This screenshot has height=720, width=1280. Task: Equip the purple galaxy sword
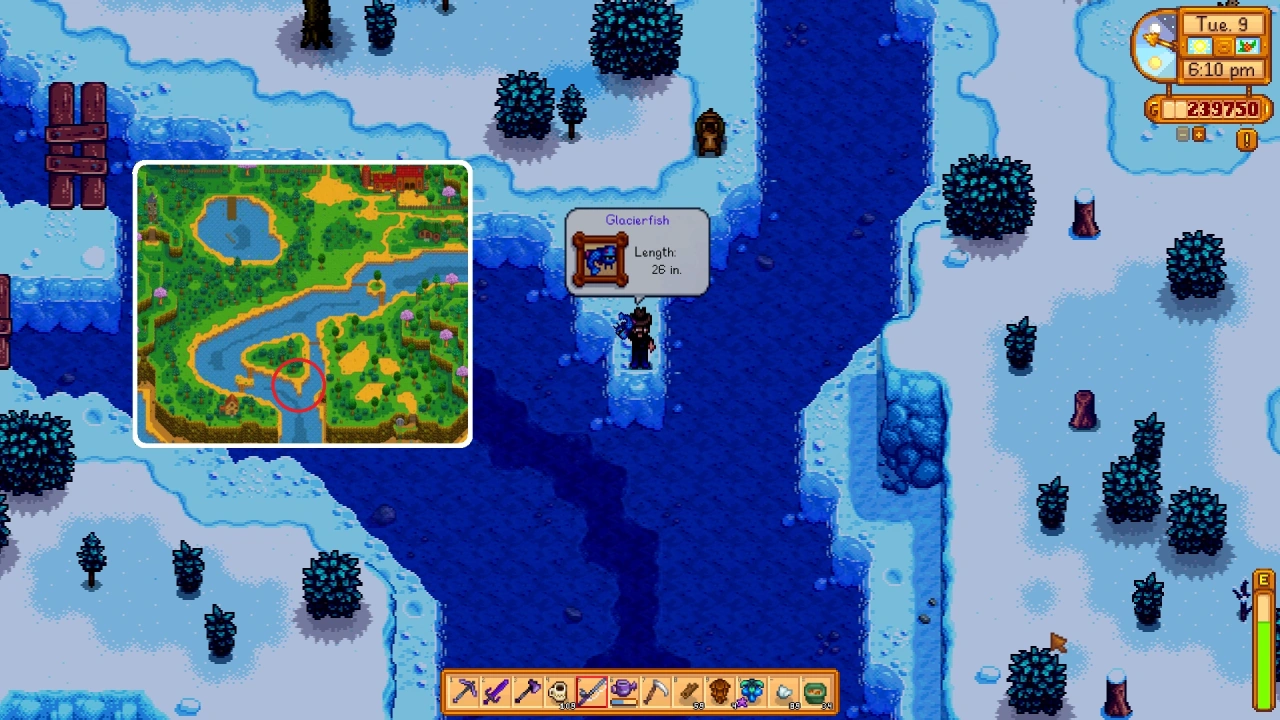[x=497, y=691]
